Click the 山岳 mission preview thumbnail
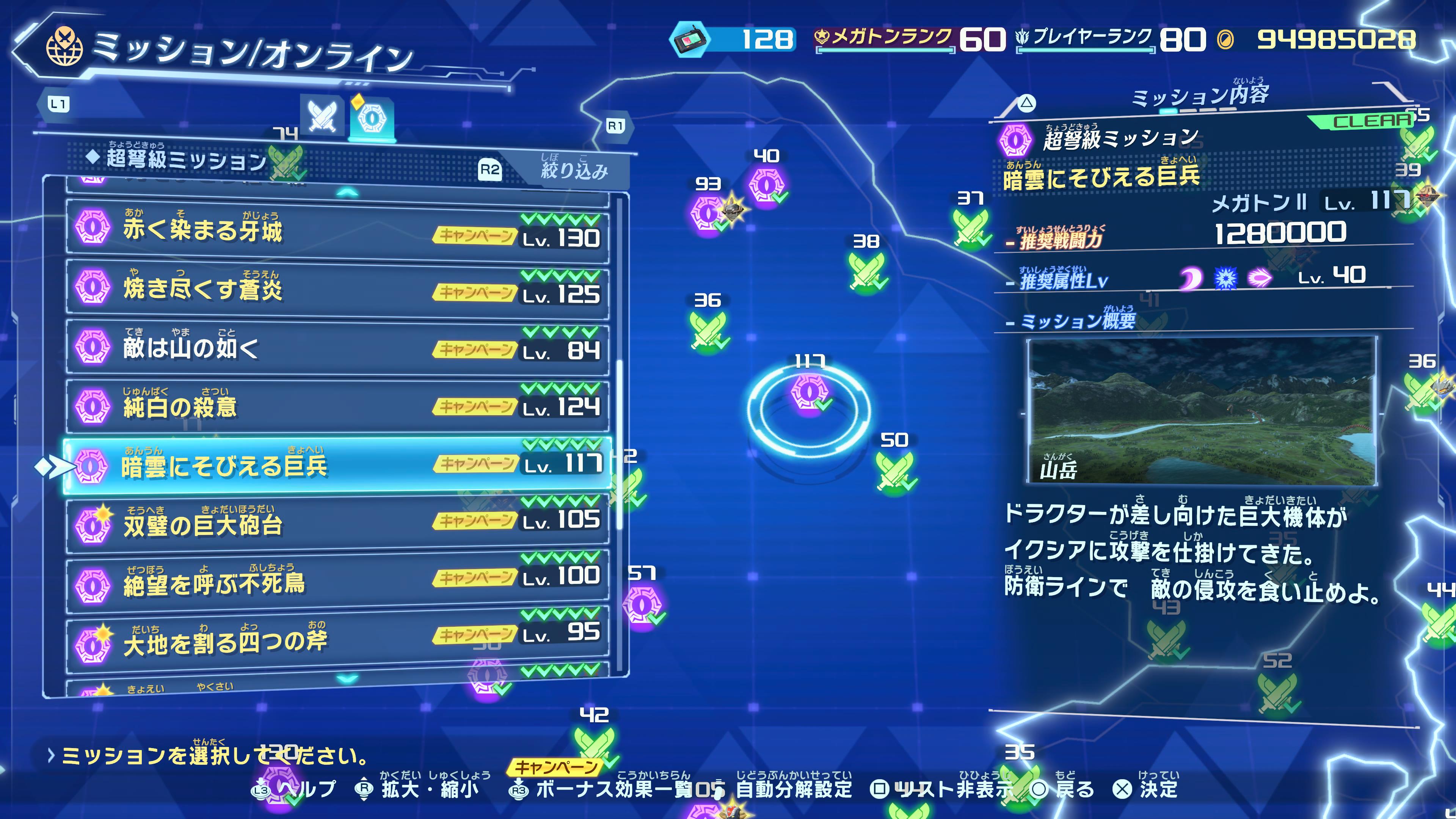 pyautogui.click(x=1201, y=411)
